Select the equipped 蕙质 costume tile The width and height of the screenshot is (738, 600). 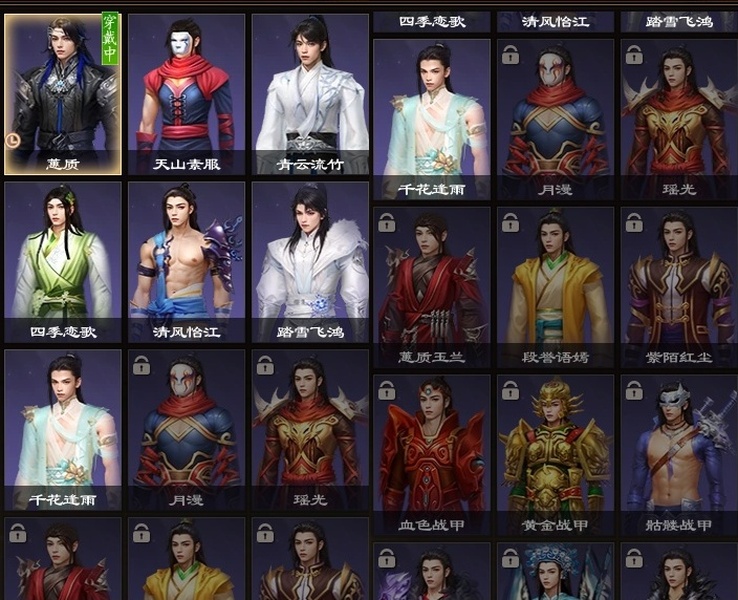[x=62, y=94]
